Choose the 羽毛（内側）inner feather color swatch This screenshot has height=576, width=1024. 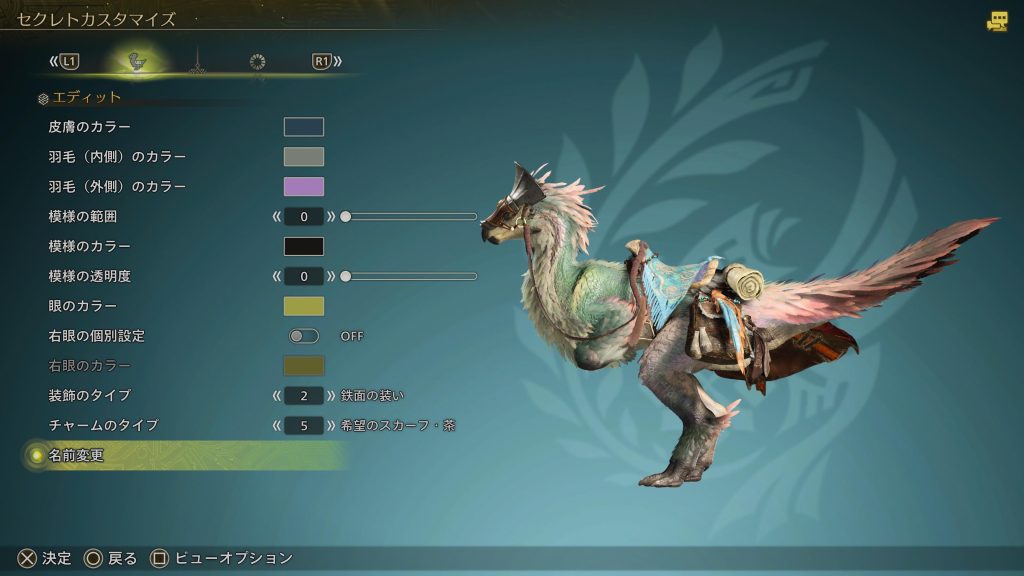point(303,157)
